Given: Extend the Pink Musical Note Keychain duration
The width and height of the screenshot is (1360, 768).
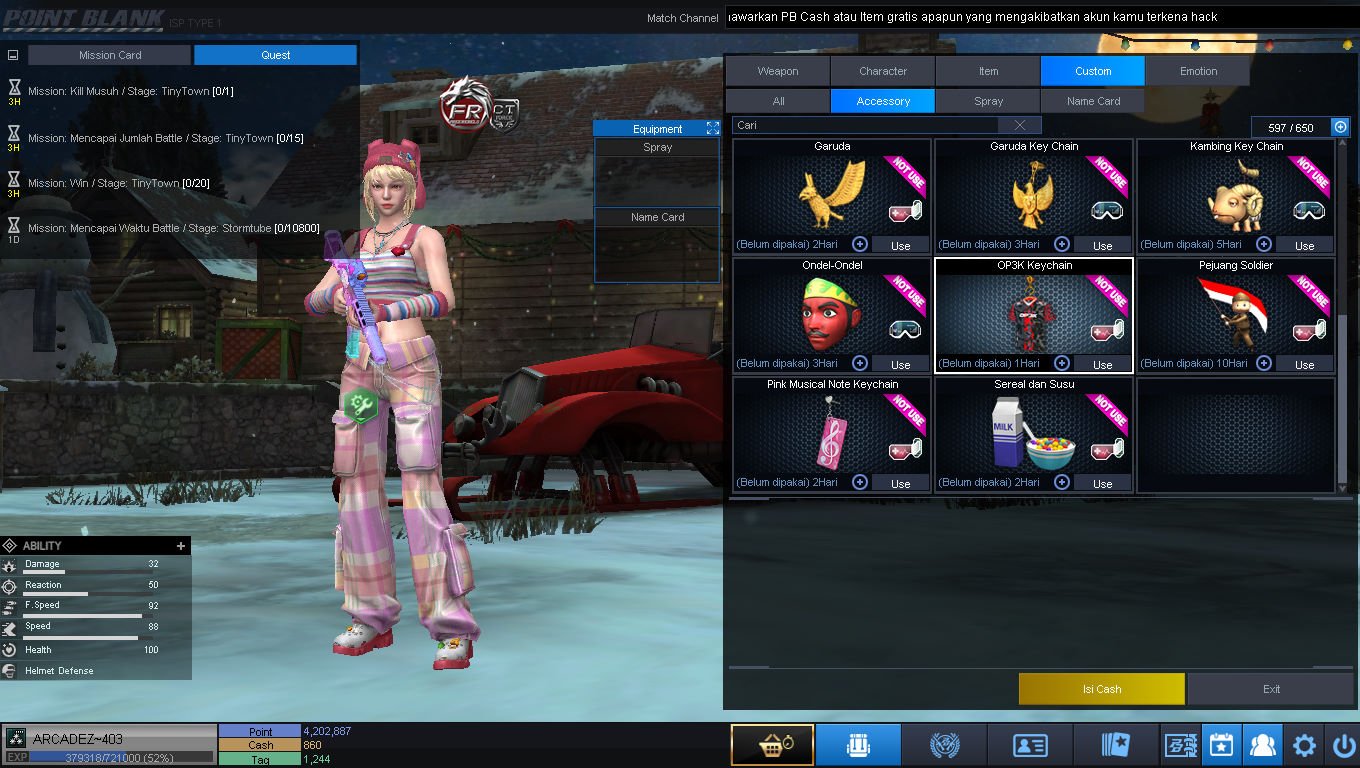Looking at the screenshot, I should click(x=860, y=482).
